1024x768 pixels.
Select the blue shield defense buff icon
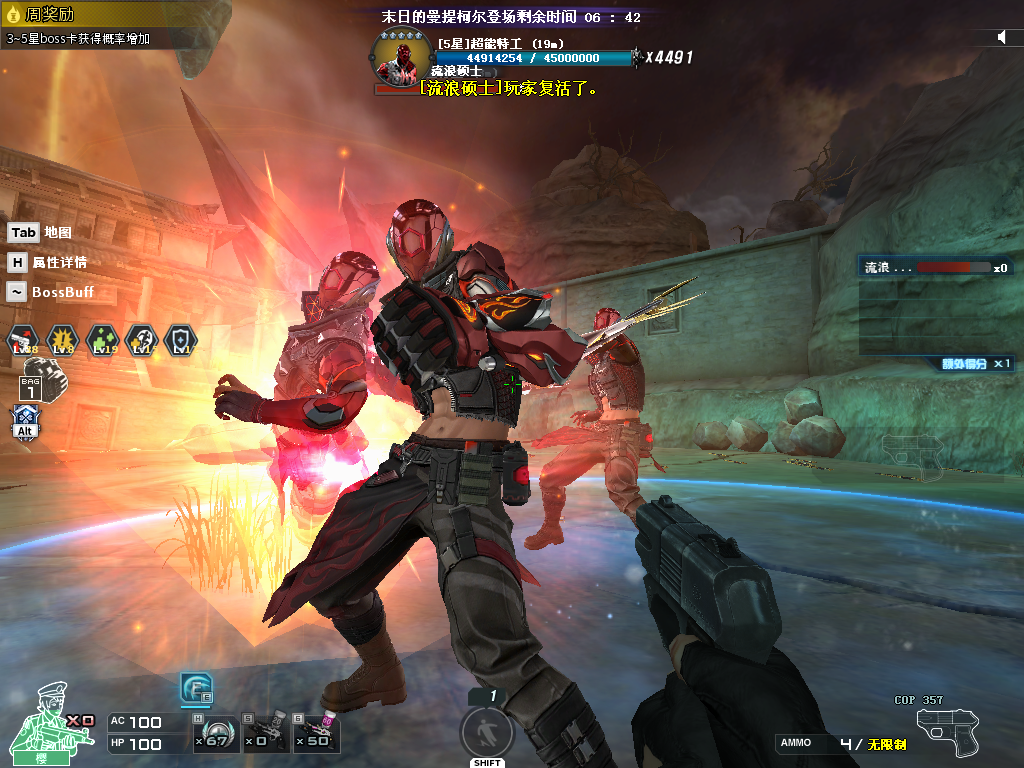pyautogui.click(x=180, y=341)
